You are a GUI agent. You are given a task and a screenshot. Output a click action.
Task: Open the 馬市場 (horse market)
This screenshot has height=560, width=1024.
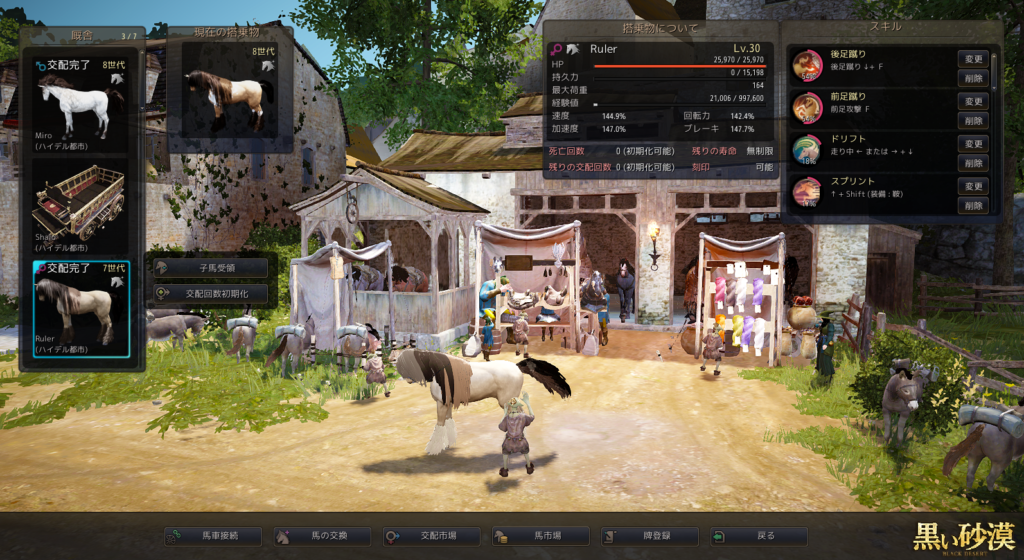click(x=540, y=536)
